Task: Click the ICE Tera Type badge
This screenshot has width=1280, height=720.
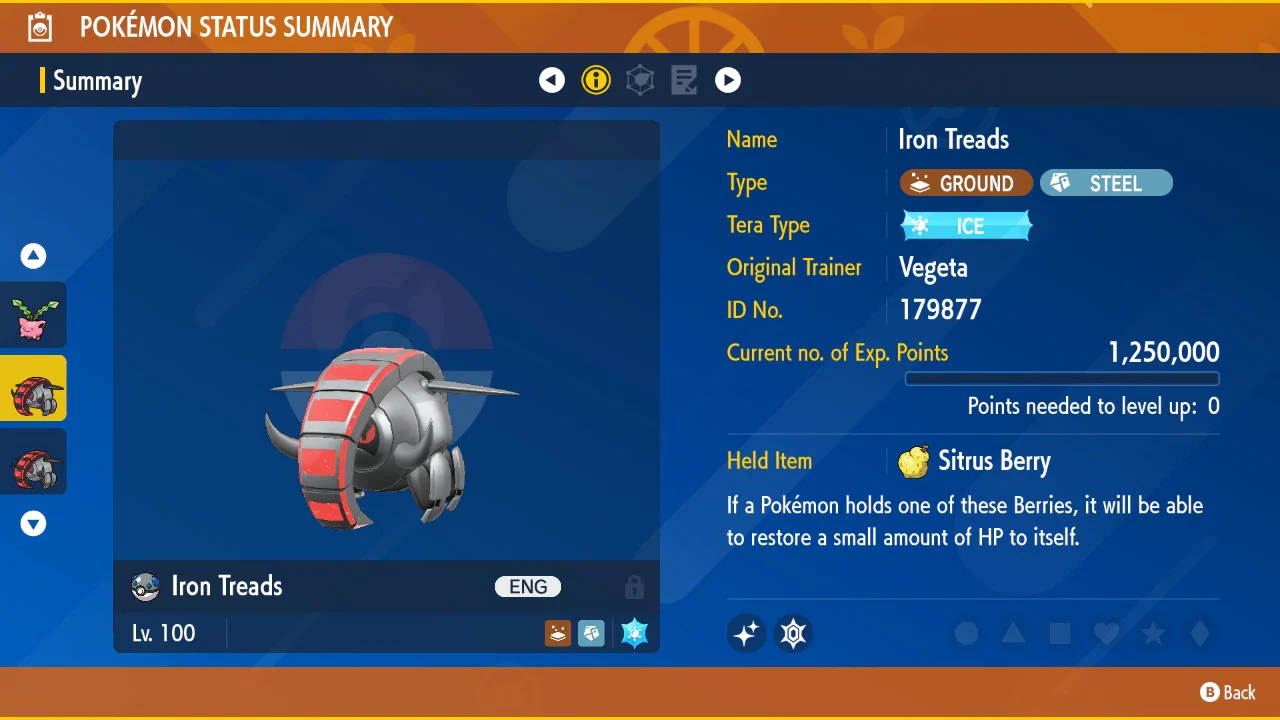Action: (x=966, y=226)
